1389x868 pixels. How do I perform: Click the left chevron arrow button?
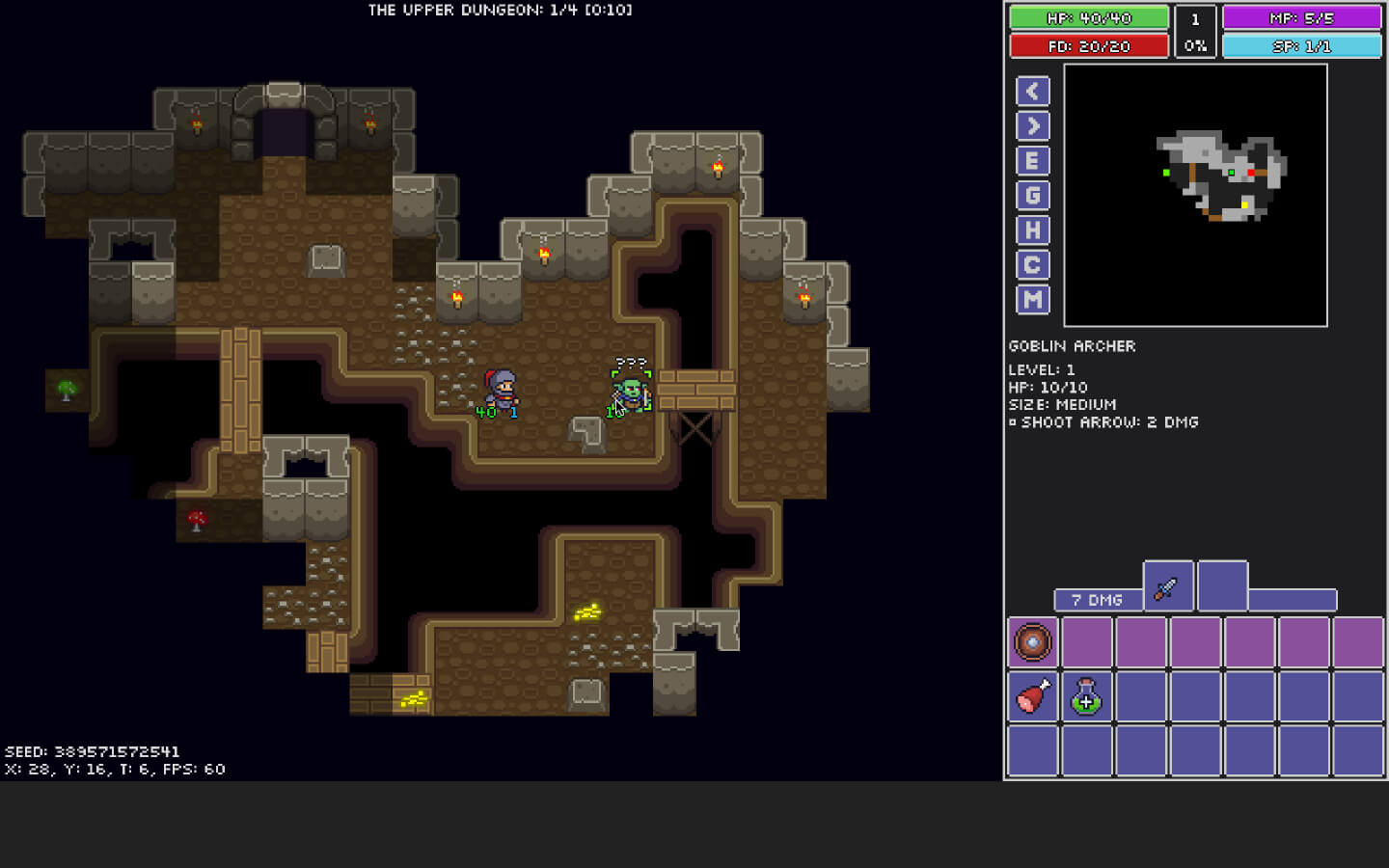[x=1031, y=91]
